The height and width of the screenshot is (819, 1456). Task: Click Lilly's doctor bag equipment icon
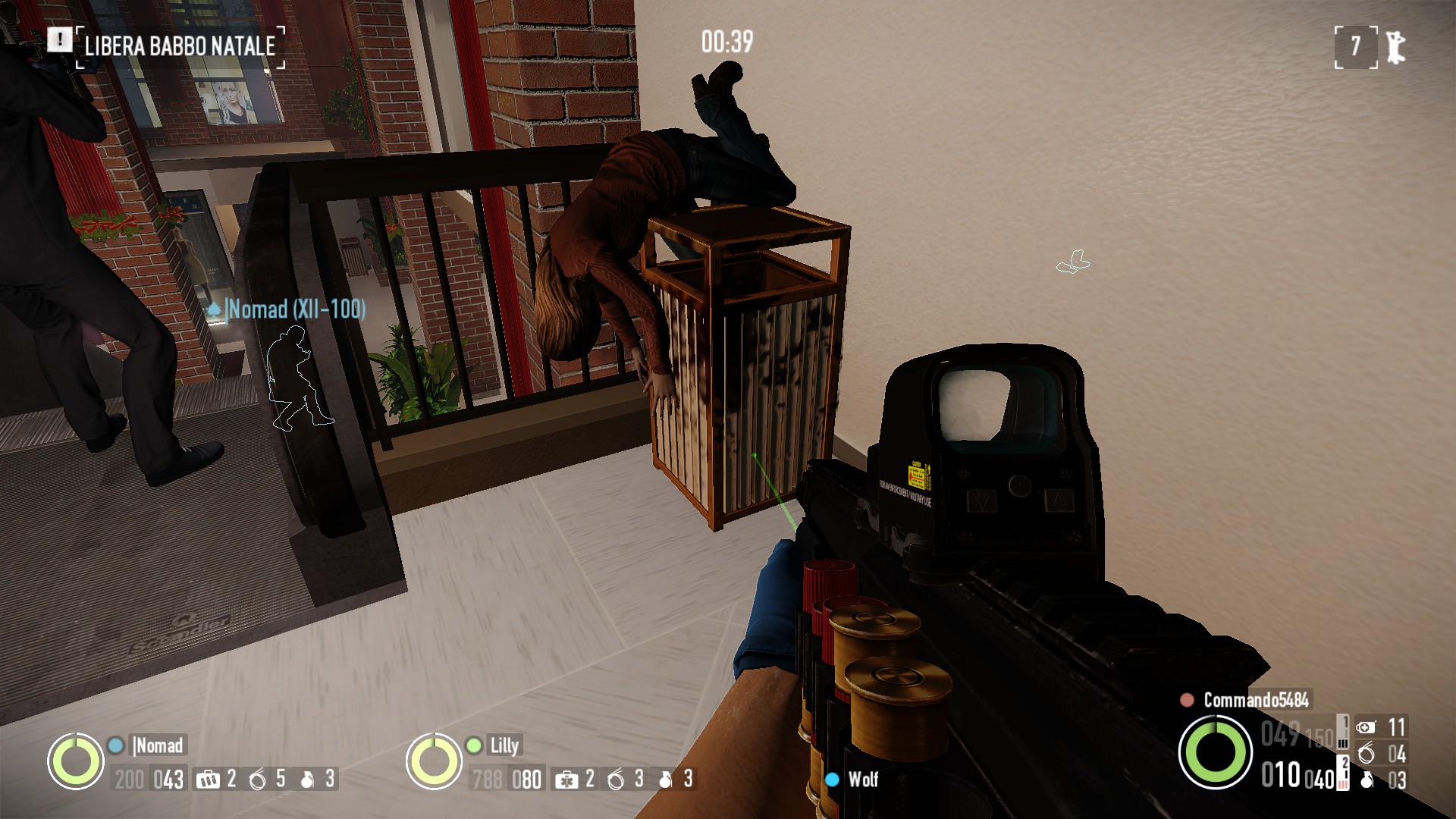pyautogui.click(x=566, y=780)
